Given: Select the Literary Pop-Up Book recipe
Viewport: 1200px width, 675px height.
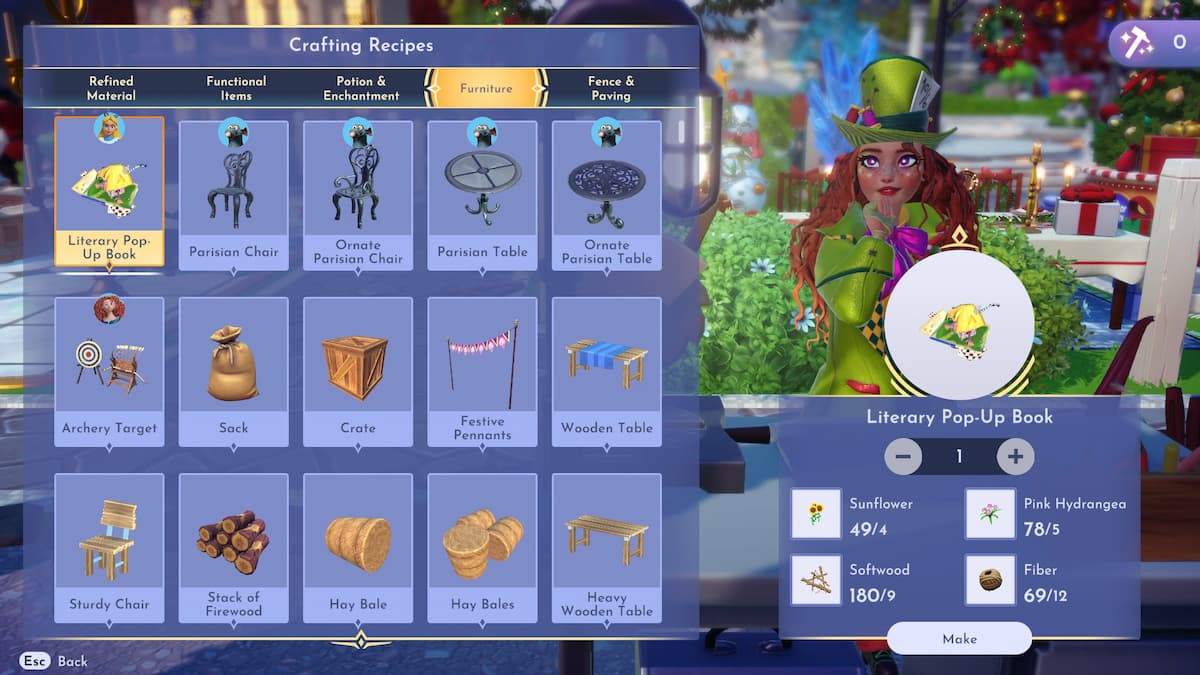Looking at the screenshot, I should tap(109, 194).
